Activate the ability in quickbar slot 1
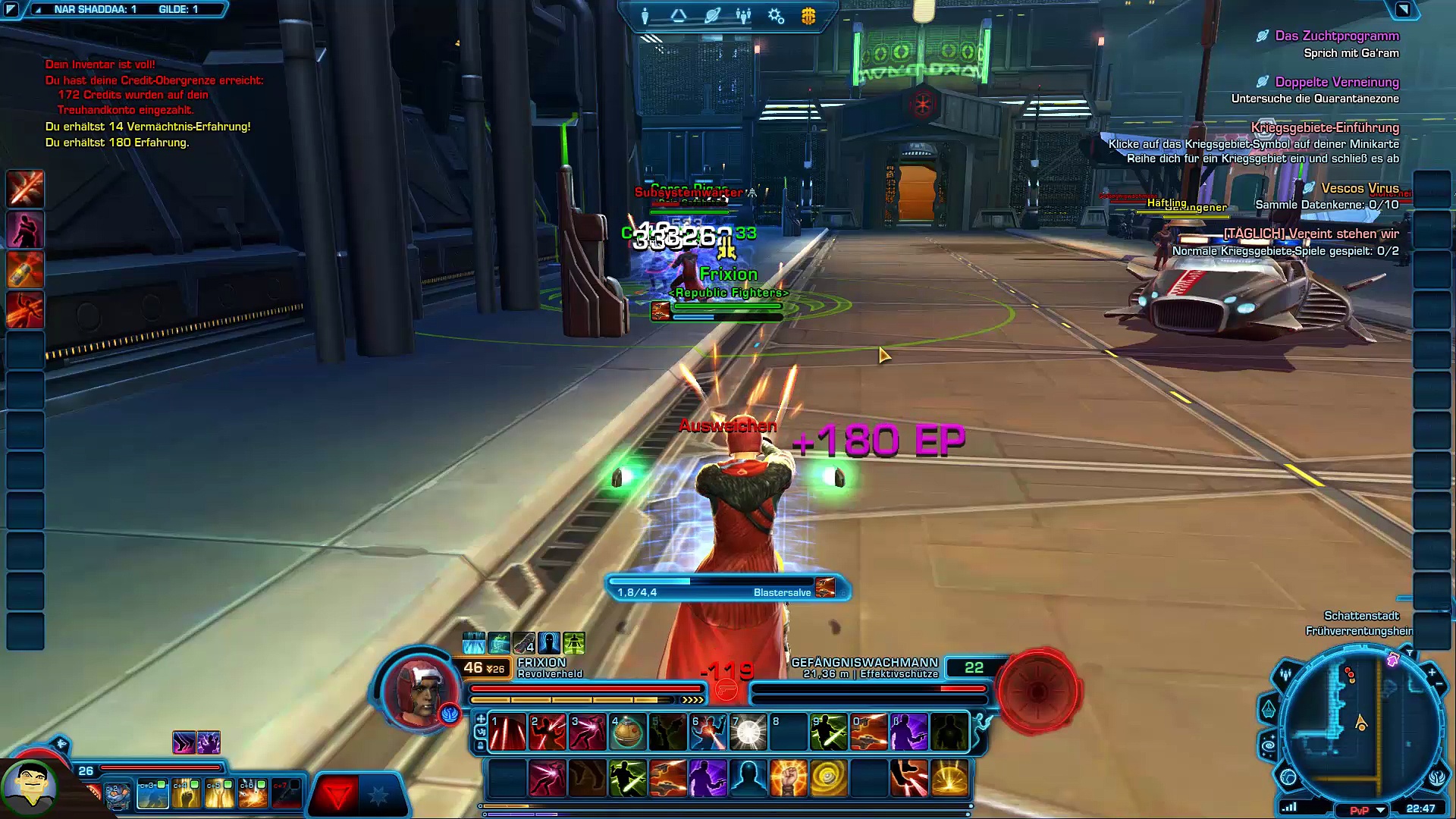The image size is (1456, 819). click(x=507, y=733)
